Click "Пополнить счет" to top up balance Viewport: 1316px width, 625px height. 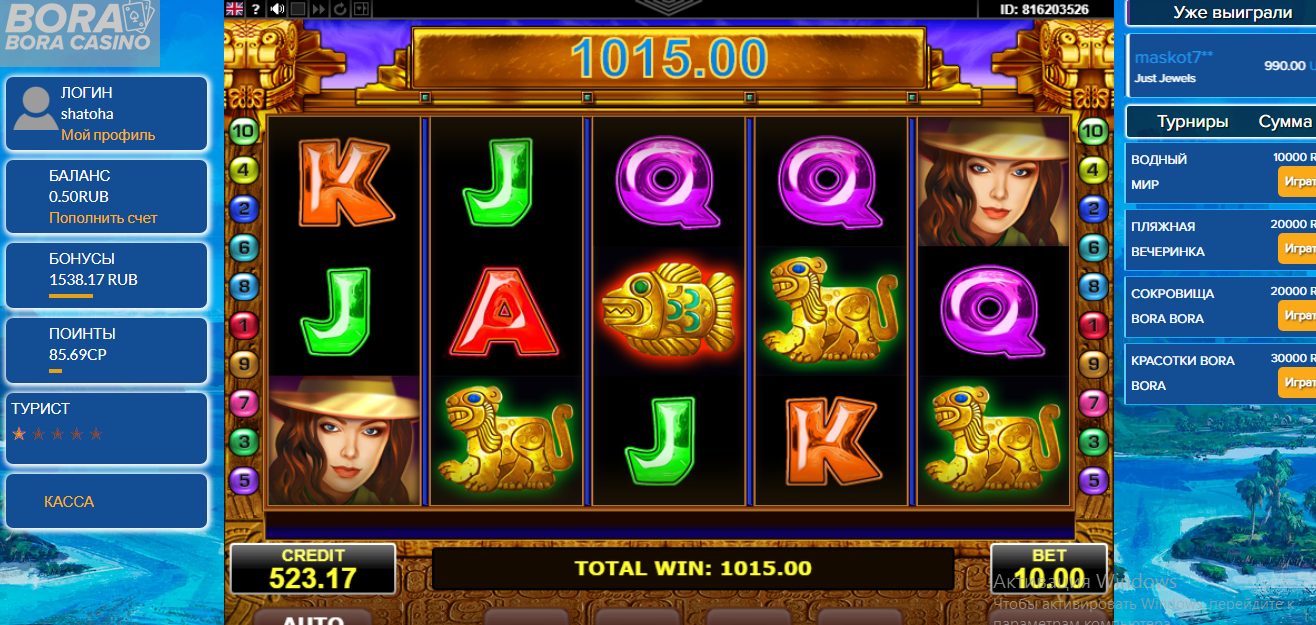pyautogui.click(x=103, y=218)
